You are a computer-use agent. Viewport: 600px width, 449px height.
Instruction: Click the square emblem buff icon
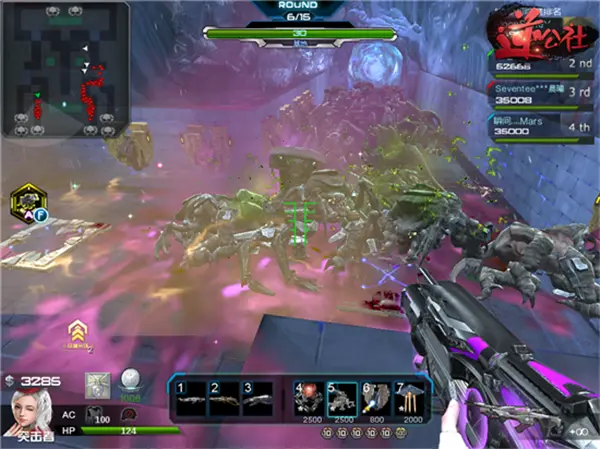tap(98, 383)
